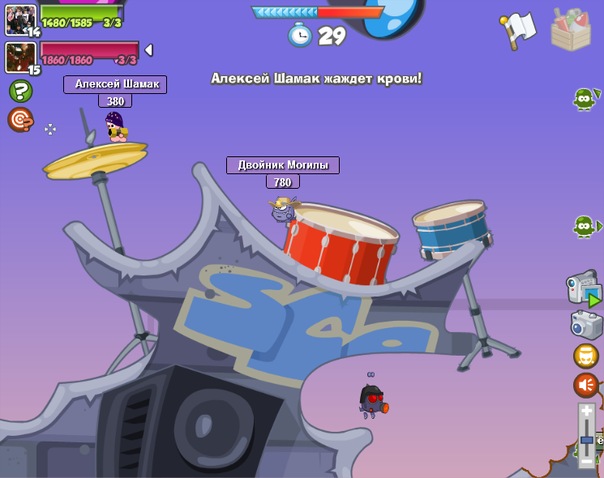The width and height of the screenshot is (604, 478).
Task: Select the level 15 player avatar
Action: (x=20, y=57)
